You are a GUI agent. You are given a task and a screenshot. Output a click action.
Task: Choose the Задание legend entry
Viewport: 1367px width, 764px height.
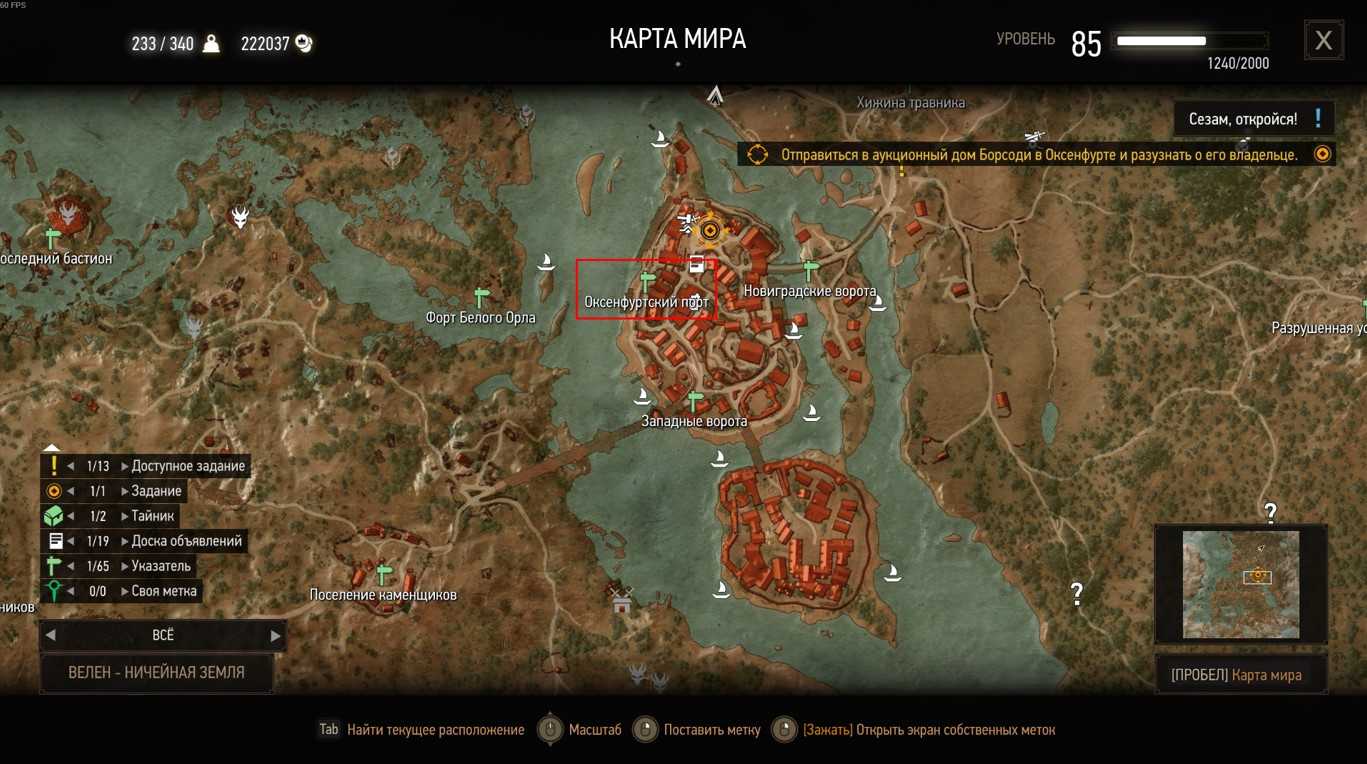pos(156,491)
